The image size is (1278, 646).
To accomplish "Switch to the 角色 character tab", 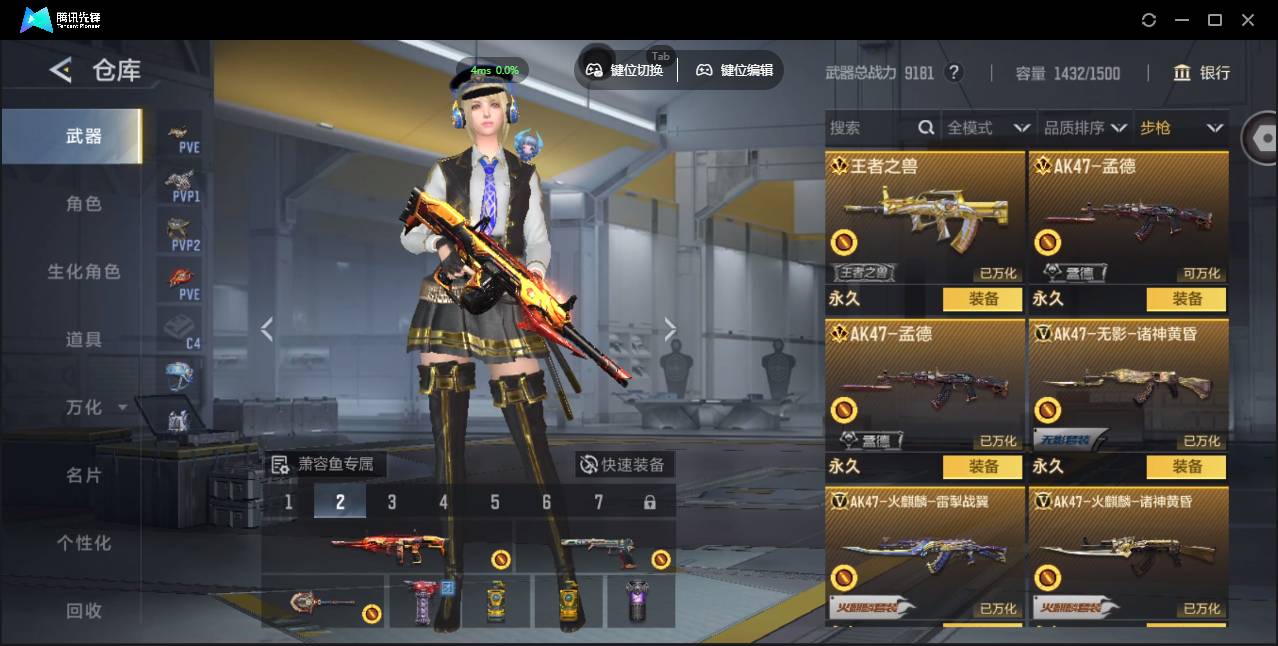I will coord(84,204).
